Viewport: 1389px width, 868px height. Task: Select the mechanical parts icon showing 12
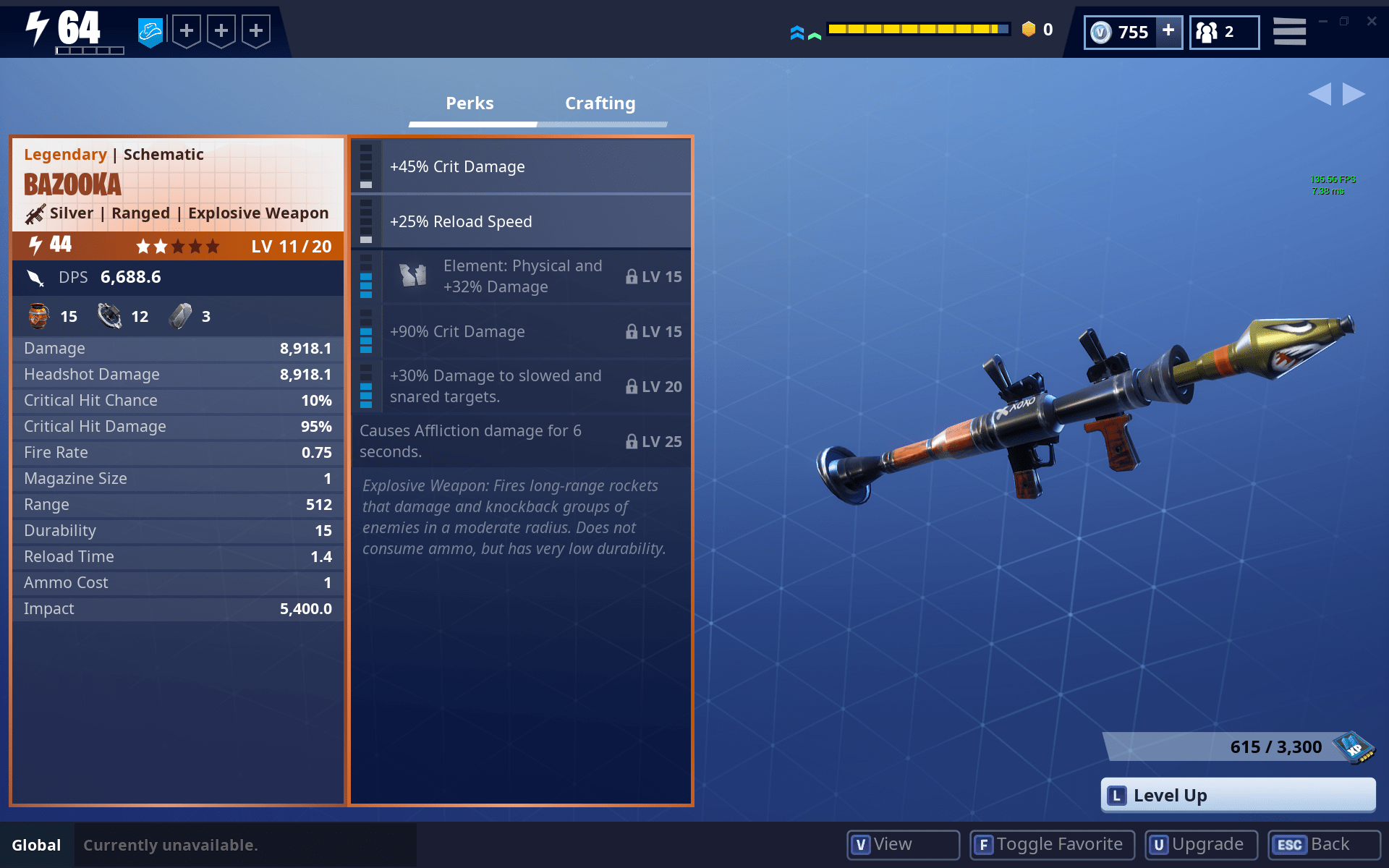click(109, 316)
